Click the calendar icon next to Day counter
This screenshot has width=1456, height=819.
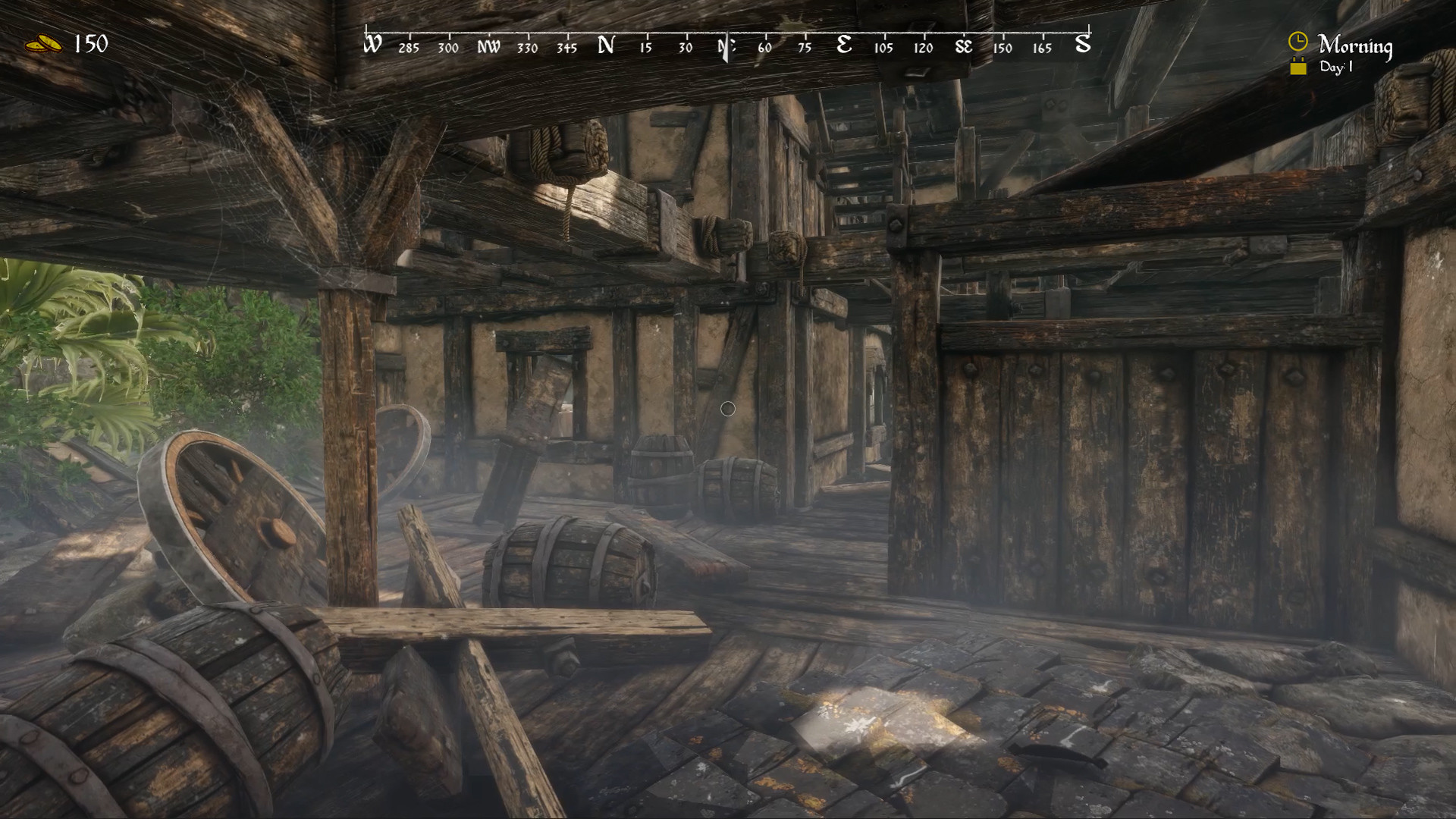tap(1298, 67)
